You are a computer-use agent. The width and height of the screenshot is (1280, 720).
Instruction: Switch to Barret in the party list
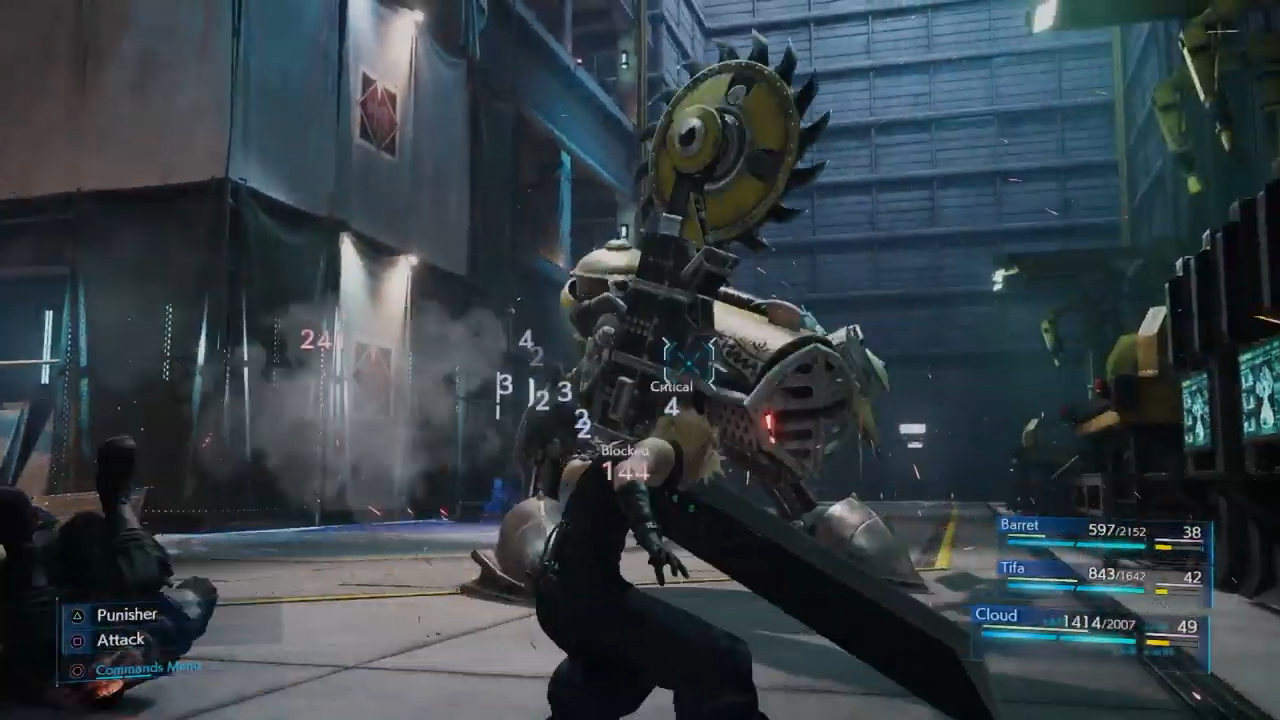(1100, 533)
